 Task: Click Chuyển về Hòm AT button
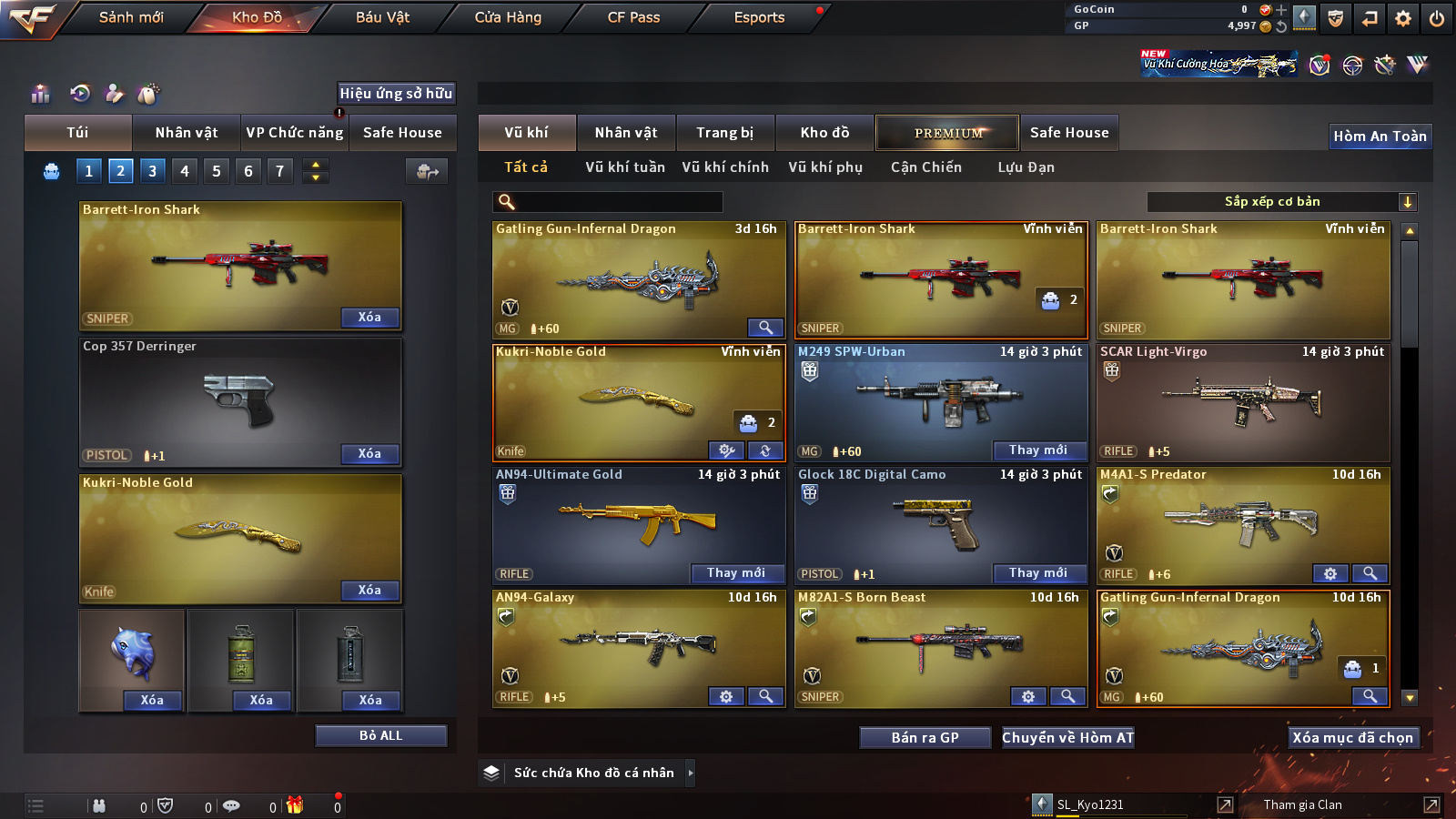pyautogui.click(x=1067, y=738)
